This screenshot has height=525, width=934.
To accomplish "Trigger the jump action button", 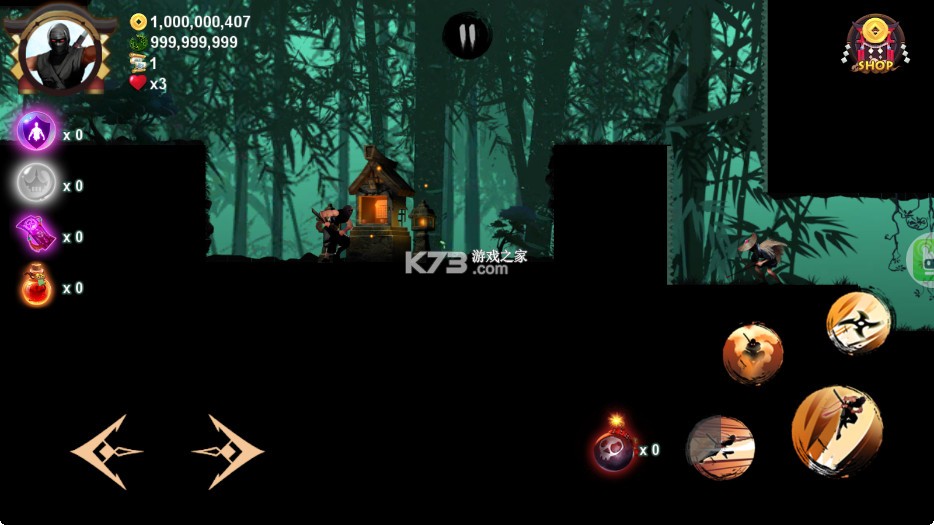I will point(836,431).
